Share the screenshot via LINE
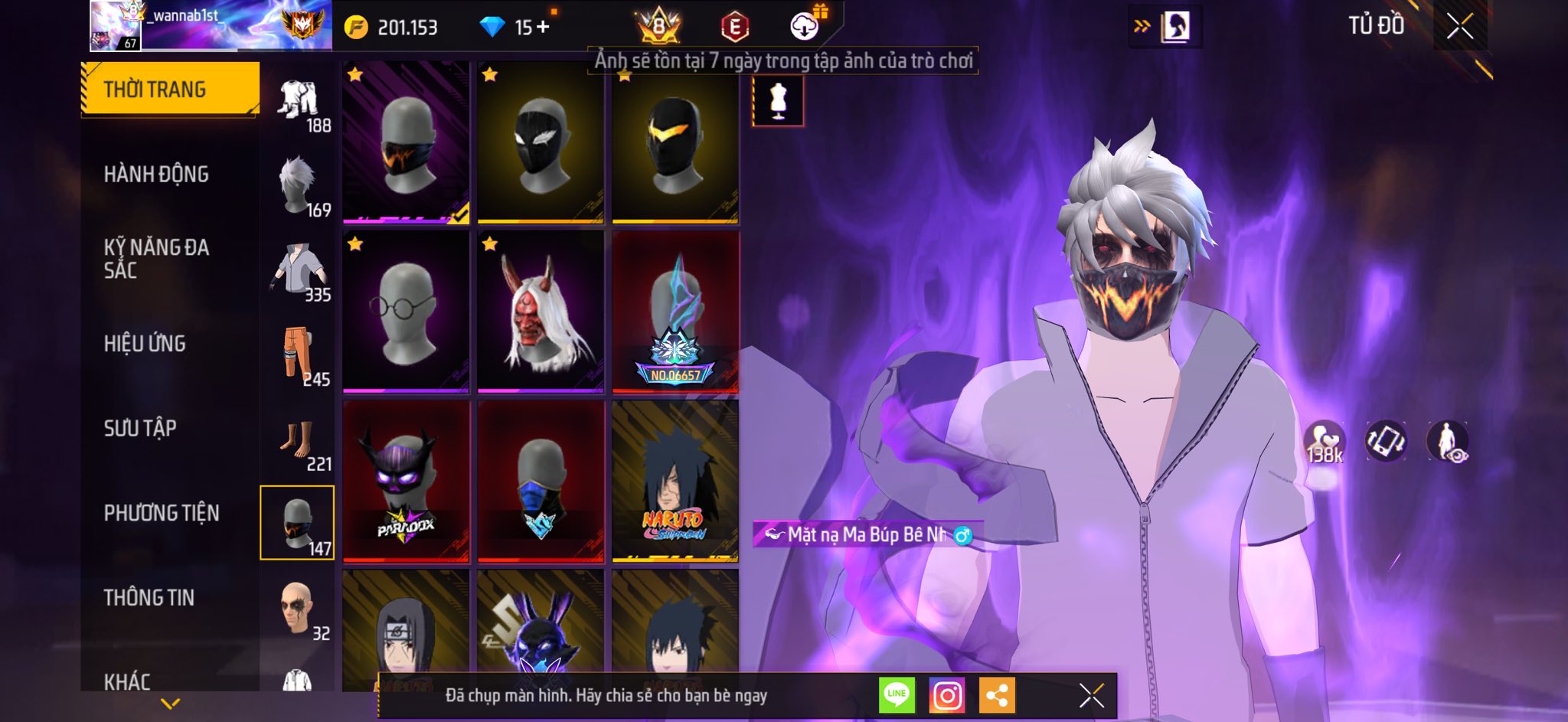 pos(897,695)
